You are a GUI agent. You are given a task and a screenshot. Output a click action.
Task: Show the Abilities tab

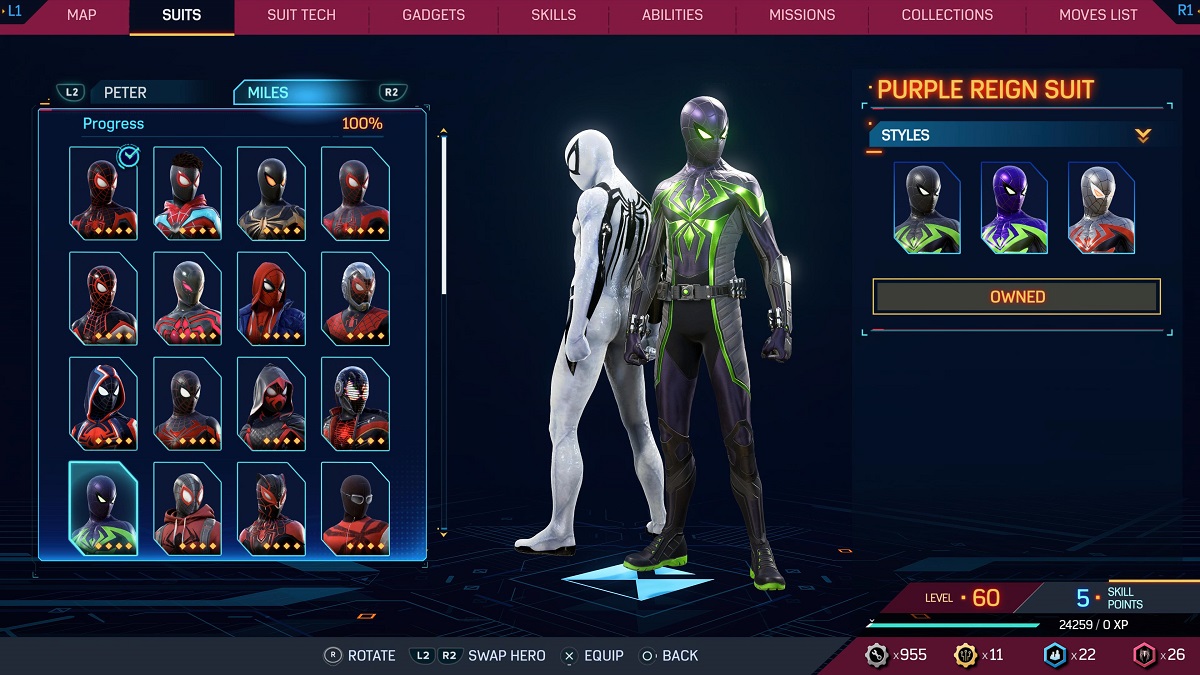click(672, 15)
